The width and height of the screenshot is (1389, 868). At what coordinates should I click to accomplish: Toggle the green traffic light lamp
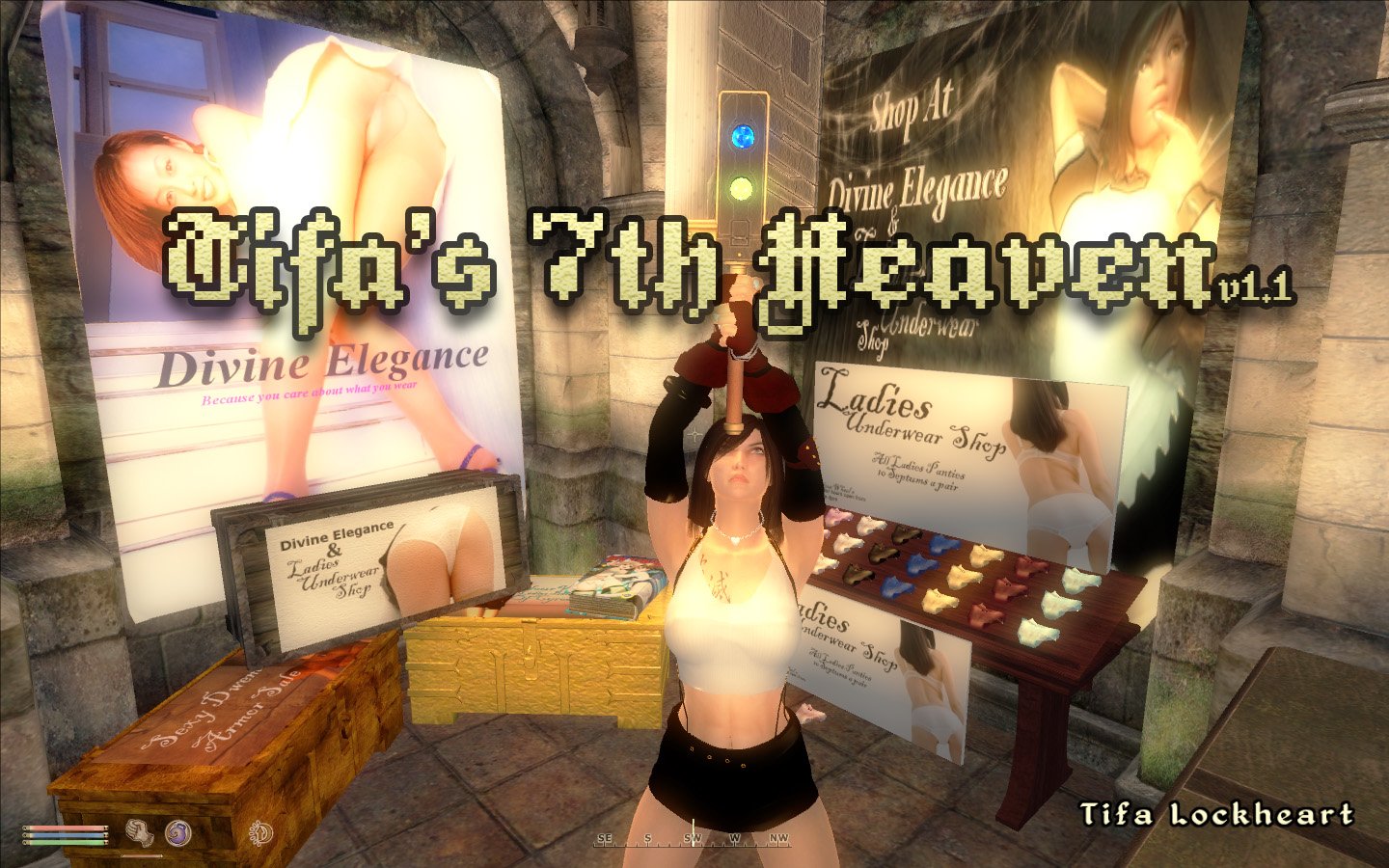(741, 186)
